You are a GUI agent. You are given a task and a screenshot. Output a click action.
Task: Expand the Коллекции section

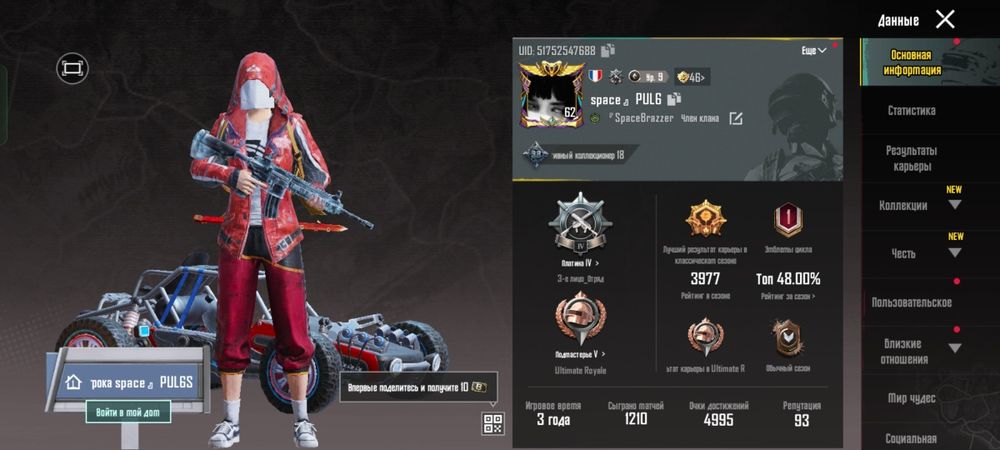911,205
